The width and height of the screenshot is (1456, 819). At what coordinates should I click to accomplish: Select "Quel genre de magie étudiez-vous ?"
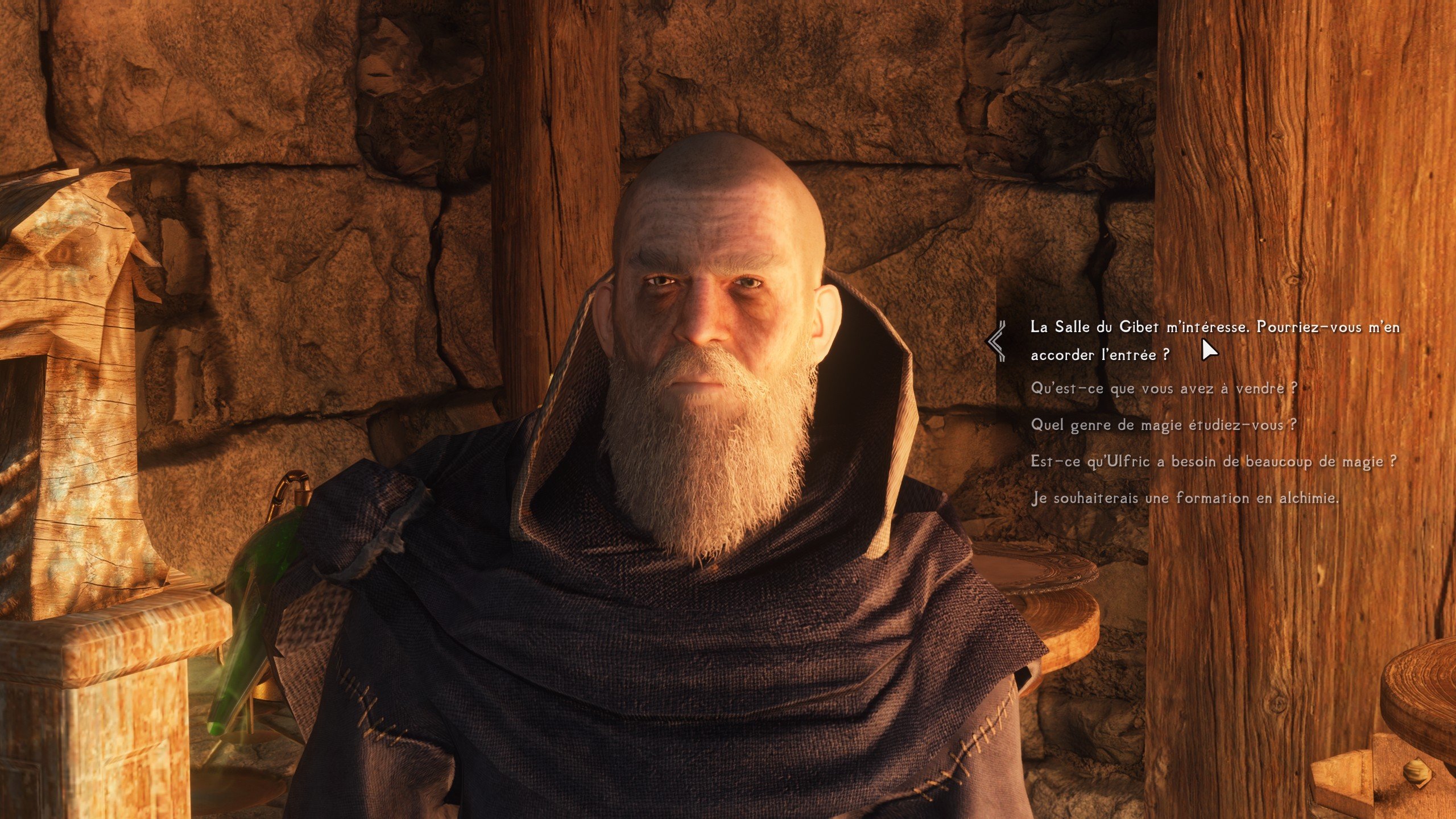point(1163,425)
